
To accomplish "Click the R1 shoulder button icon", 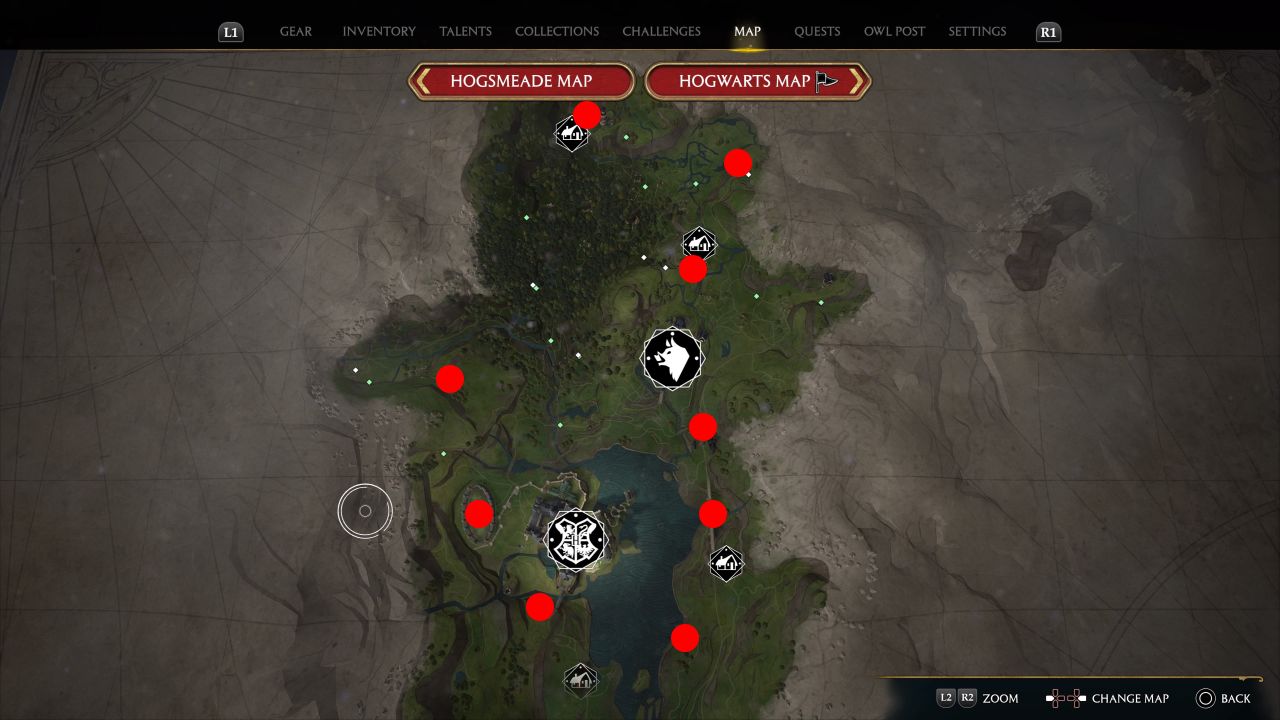I will [x=1048, y=31].
